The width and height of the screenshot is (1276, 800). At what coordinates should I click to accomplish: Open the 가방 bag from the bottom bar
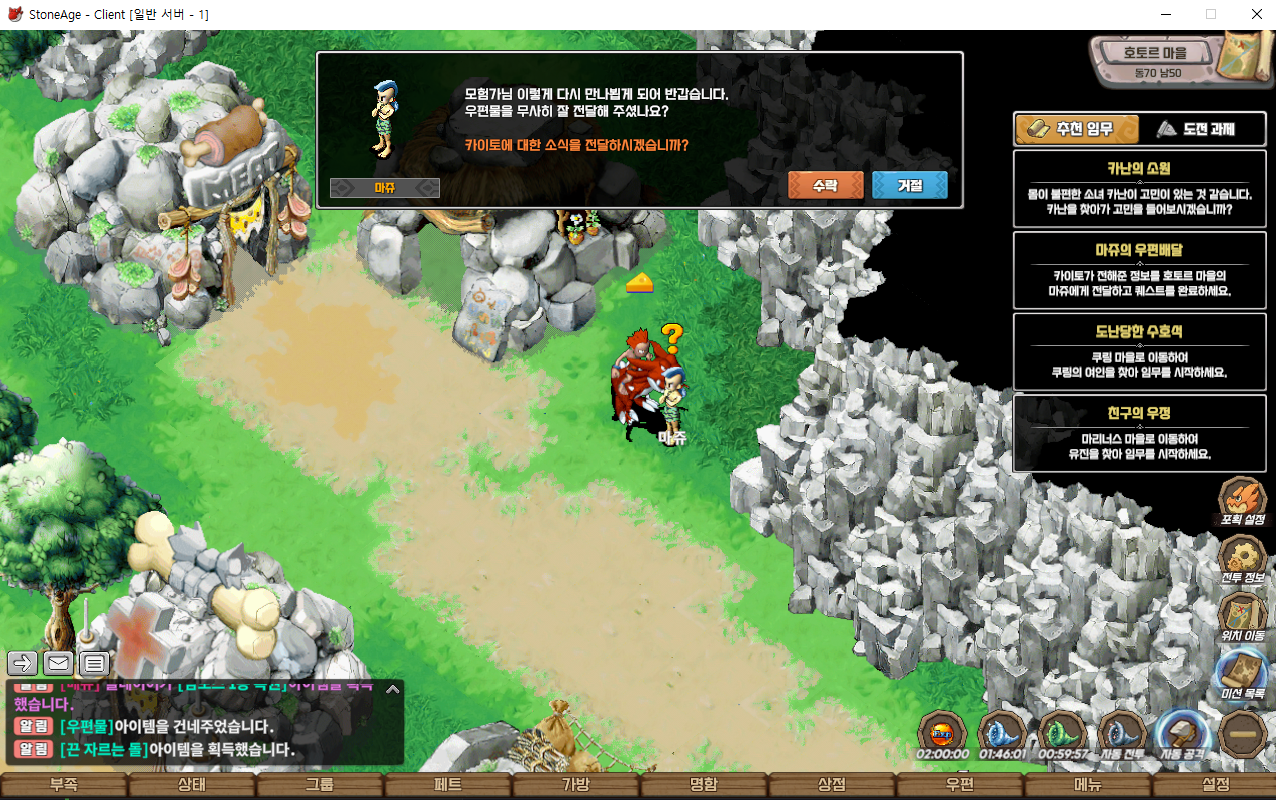click(x=575, y=785)
